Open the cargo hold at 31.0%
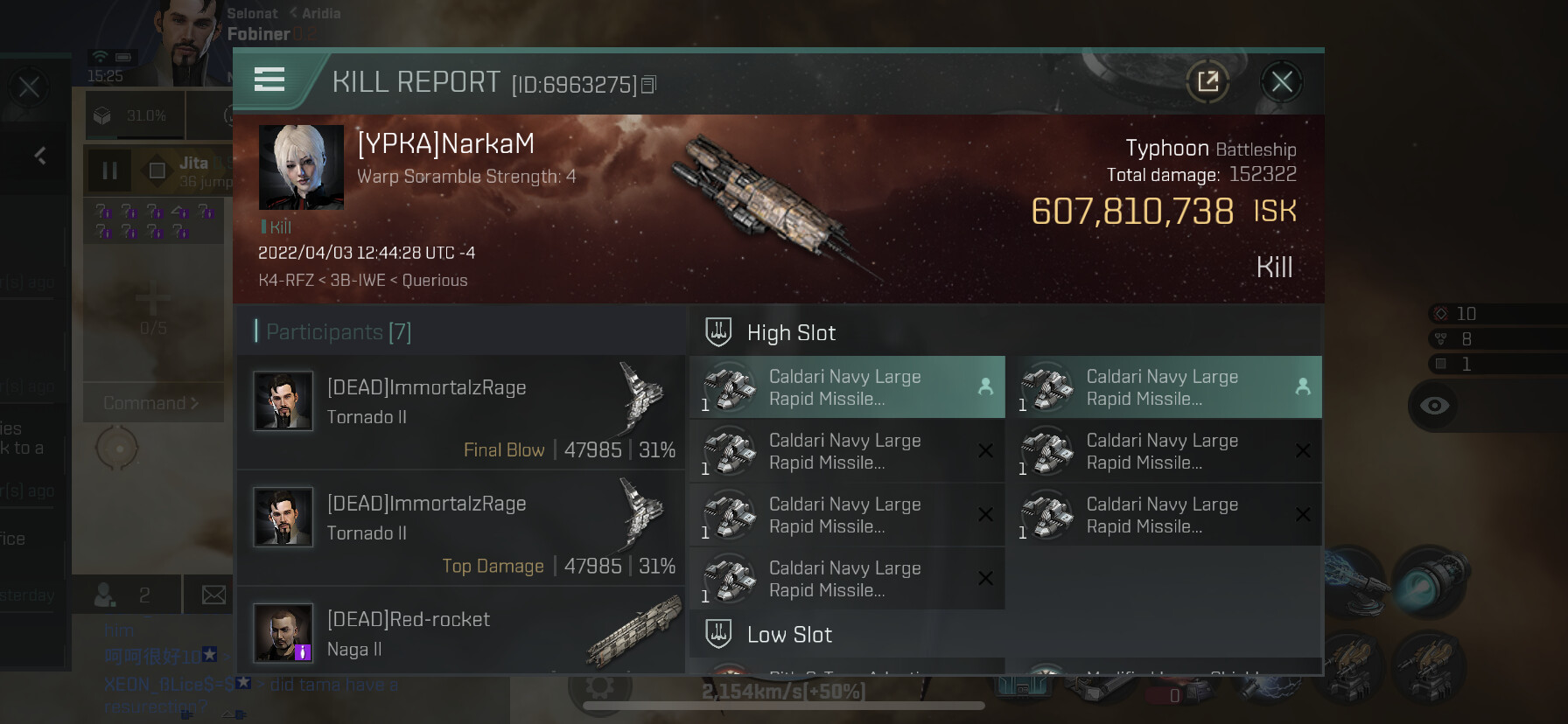1568x724 pixels. point(131,115)
